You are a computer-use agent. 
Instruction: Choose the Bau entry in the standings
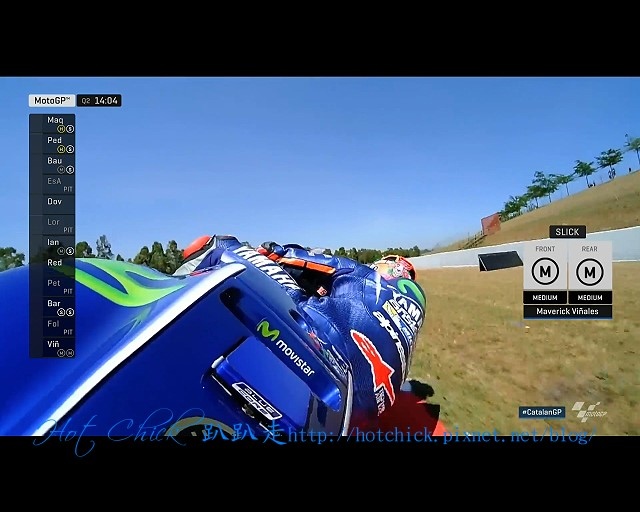coord(53,164)
